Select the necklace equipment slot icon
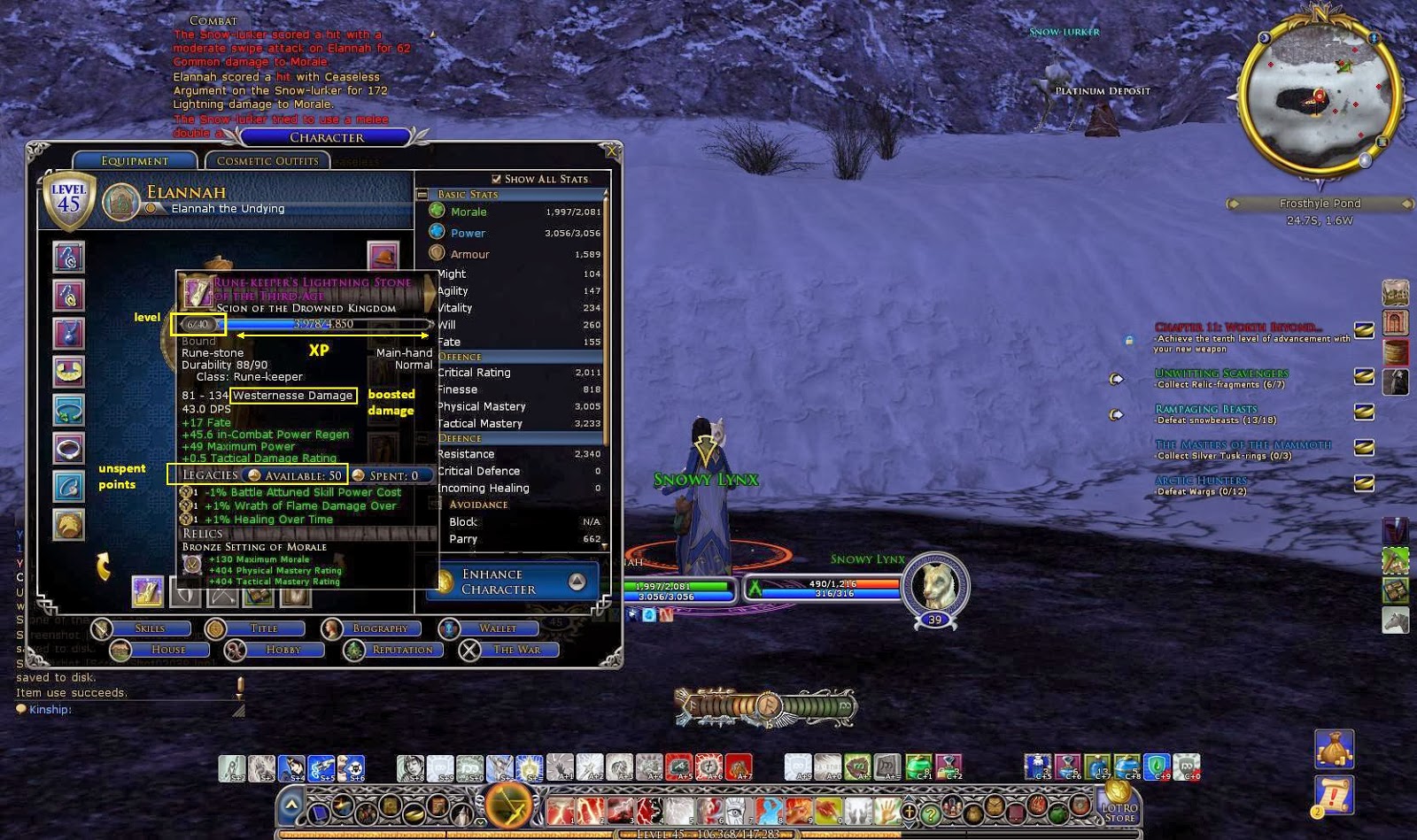1417x840 pixels. pos(69,332)
